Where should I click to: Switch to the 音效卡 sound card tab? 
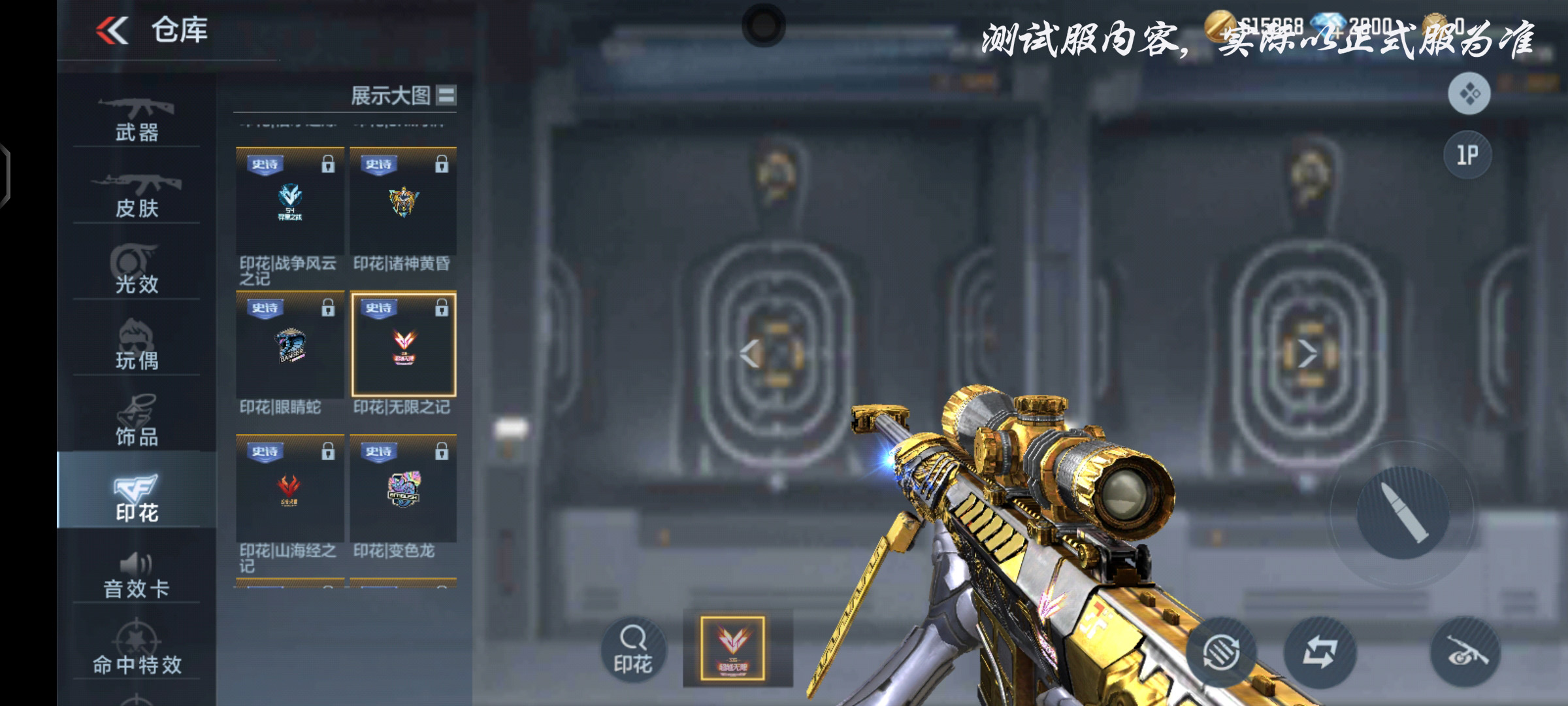point(137,575)
